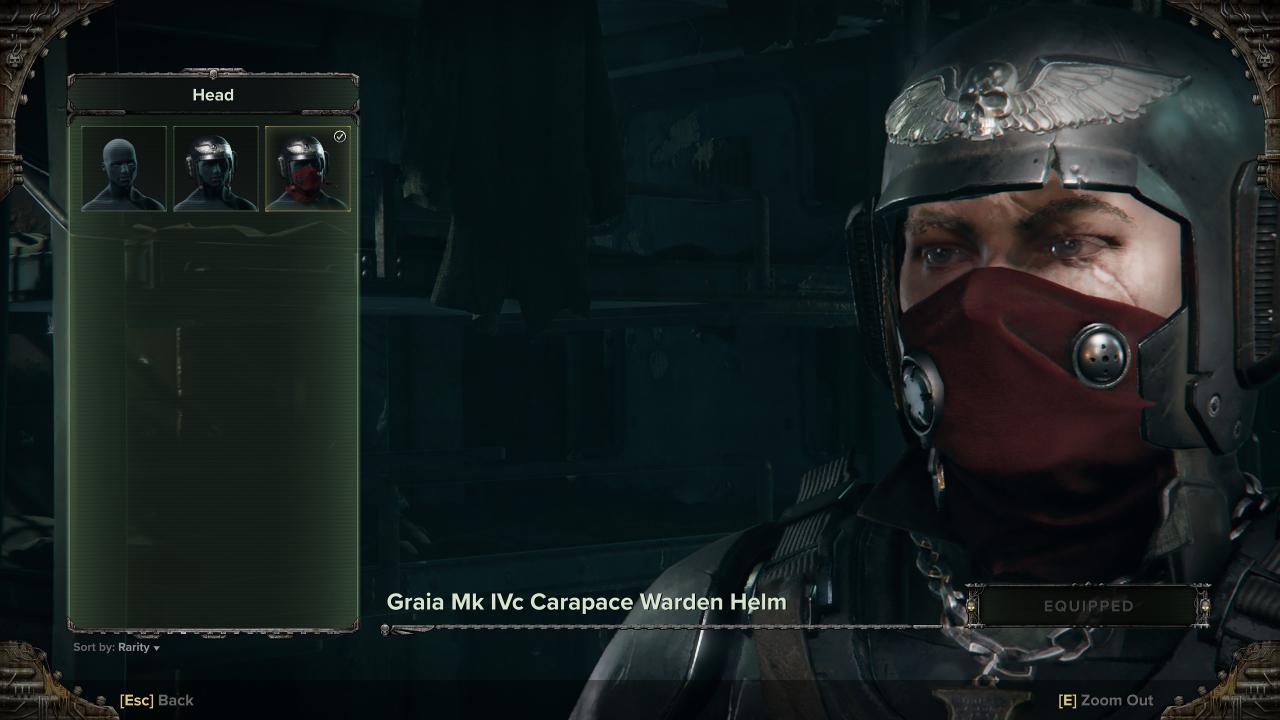1280x720 pixels.
Task: Select the bare head option thumbnail
Action: (x=124, y=168)
